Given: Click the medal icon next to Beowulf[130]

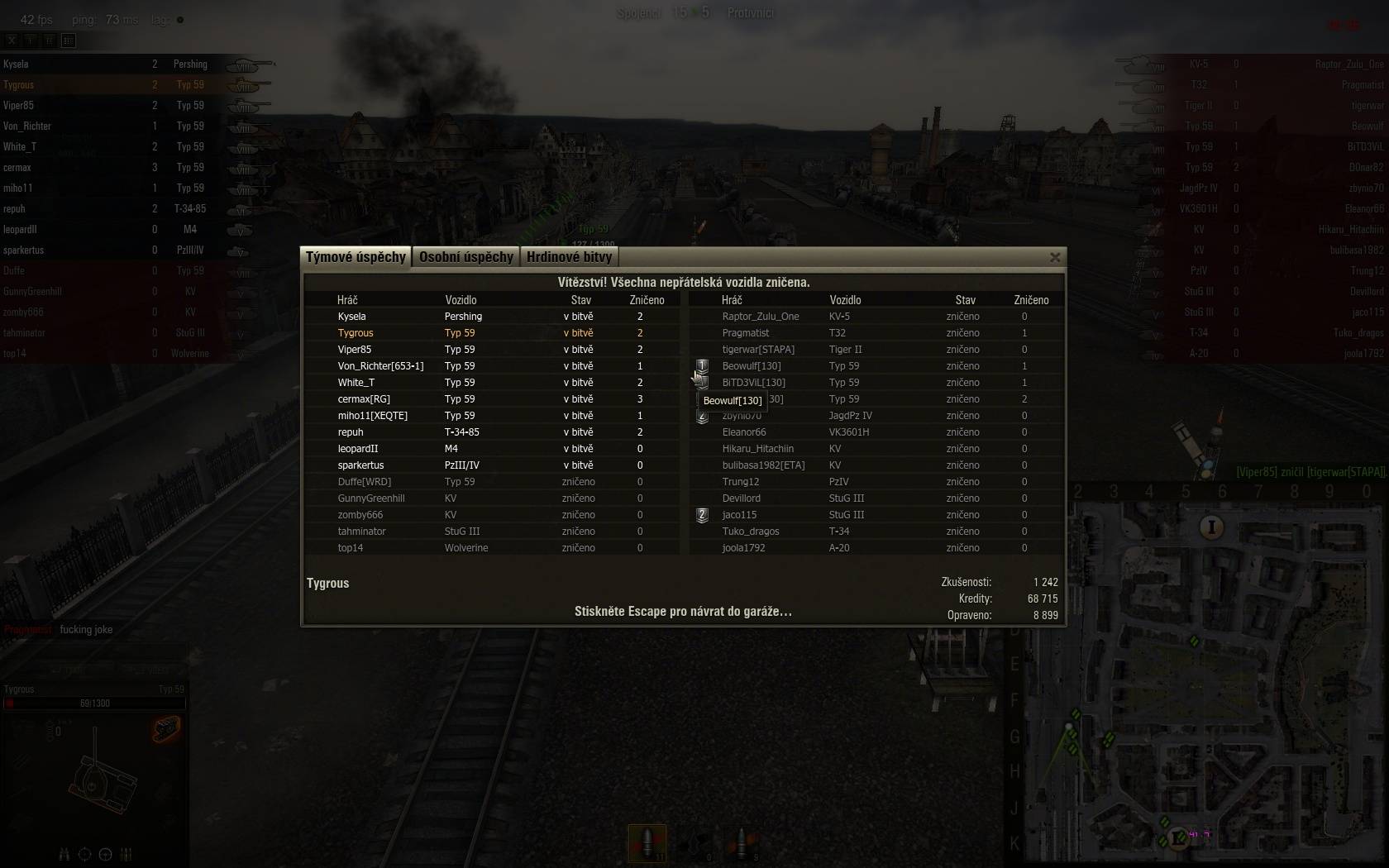Looking at the screenshot, I should [x=702, y=365].
